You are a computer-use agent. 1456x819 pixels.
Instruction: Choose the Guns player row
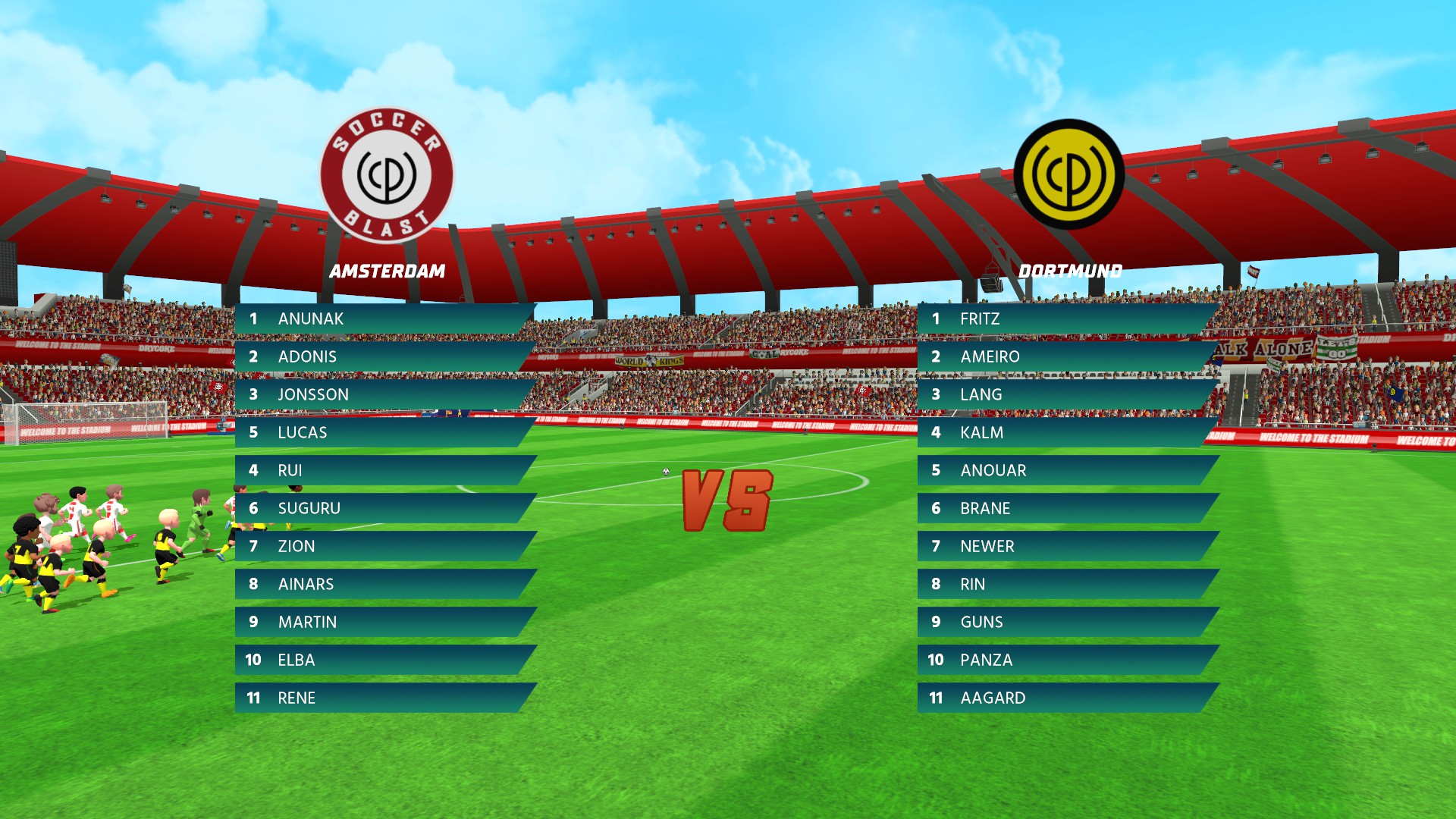[1065, 622]
